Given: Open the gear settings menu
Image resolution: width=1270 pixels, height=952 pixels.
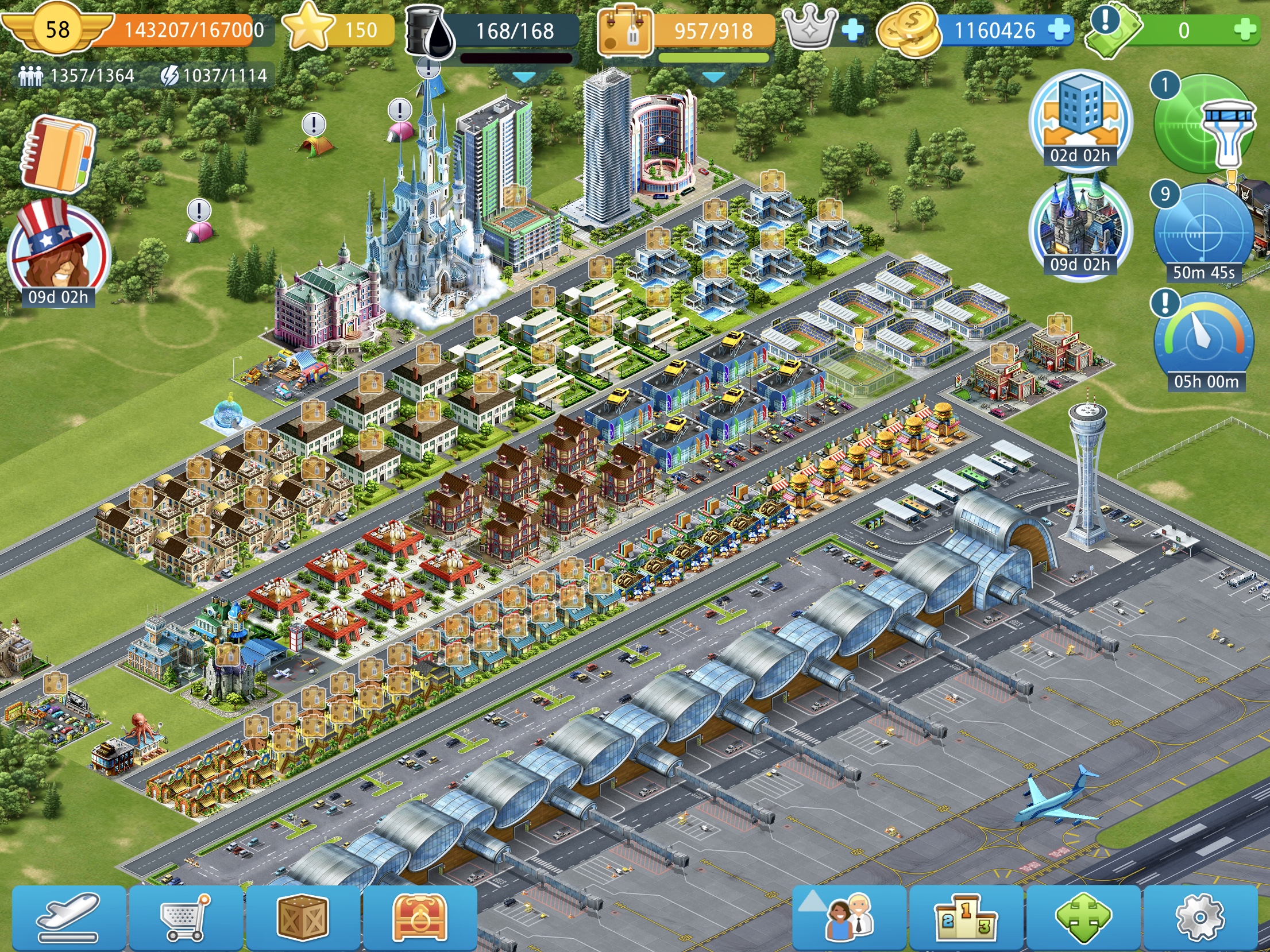Looking at the screenshot, I should click(x=1200, y=917).
